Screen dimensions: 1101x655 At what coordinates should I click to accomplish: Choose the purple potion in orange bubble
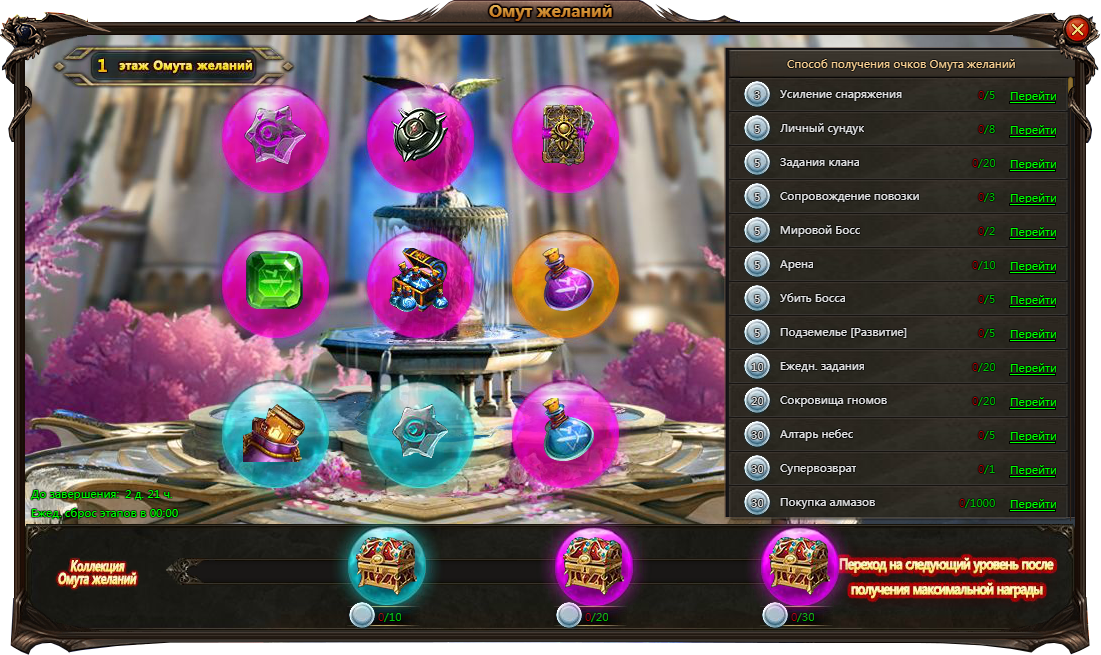(565, 285)
